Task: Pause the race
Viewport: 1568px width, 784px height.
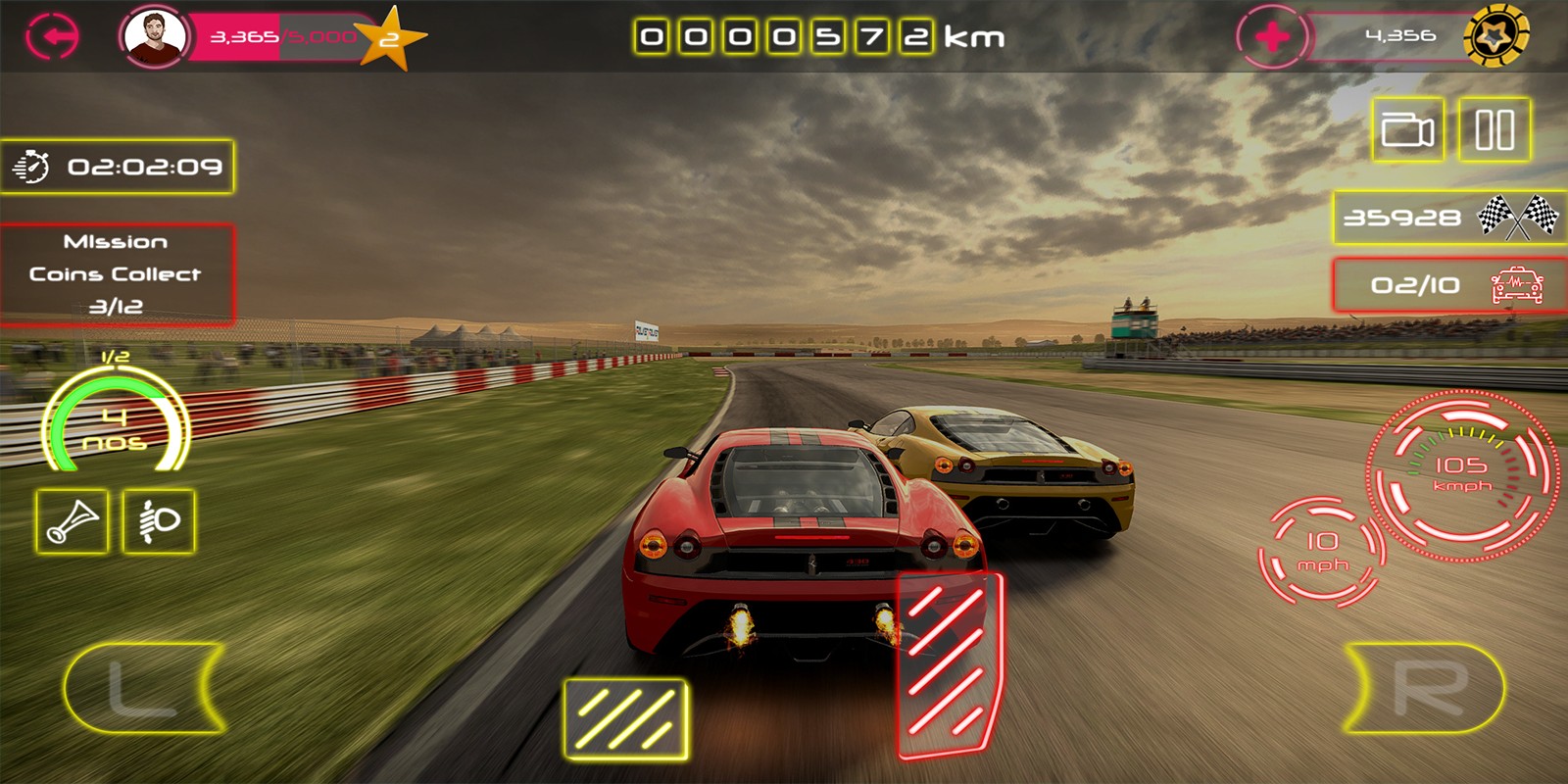Action: [1494, 129]
